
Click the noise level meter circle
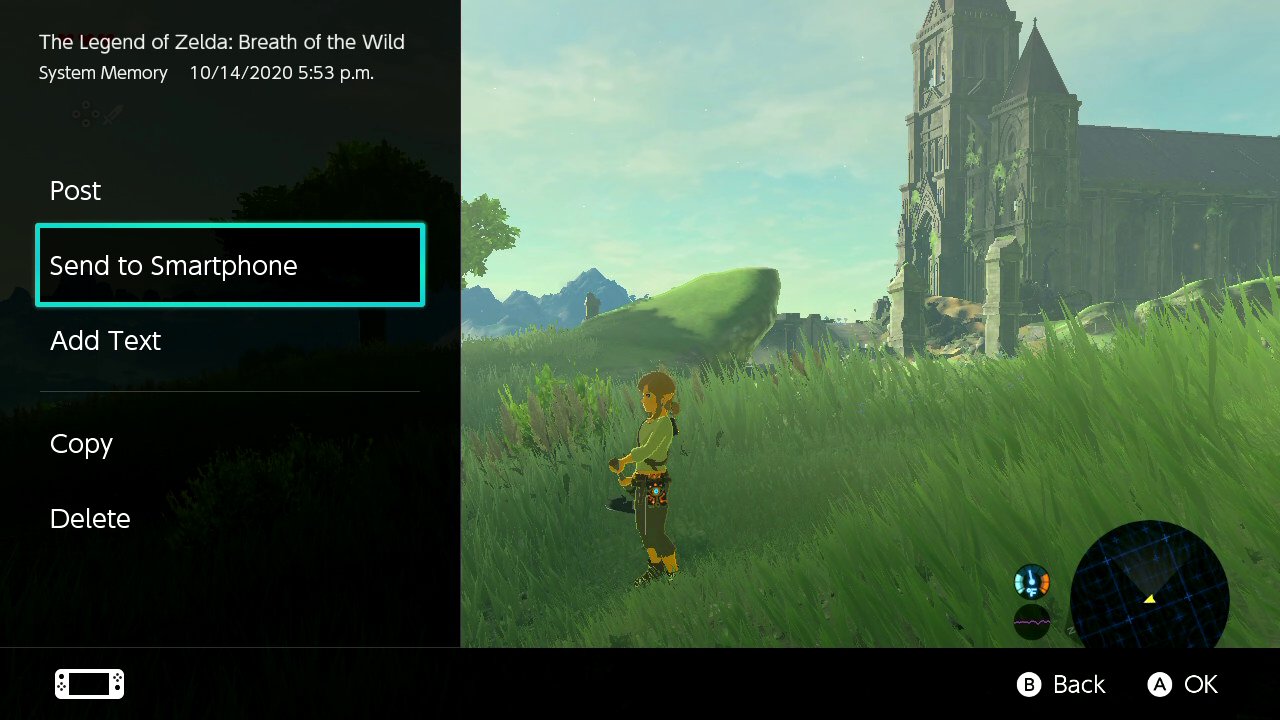1030,621
